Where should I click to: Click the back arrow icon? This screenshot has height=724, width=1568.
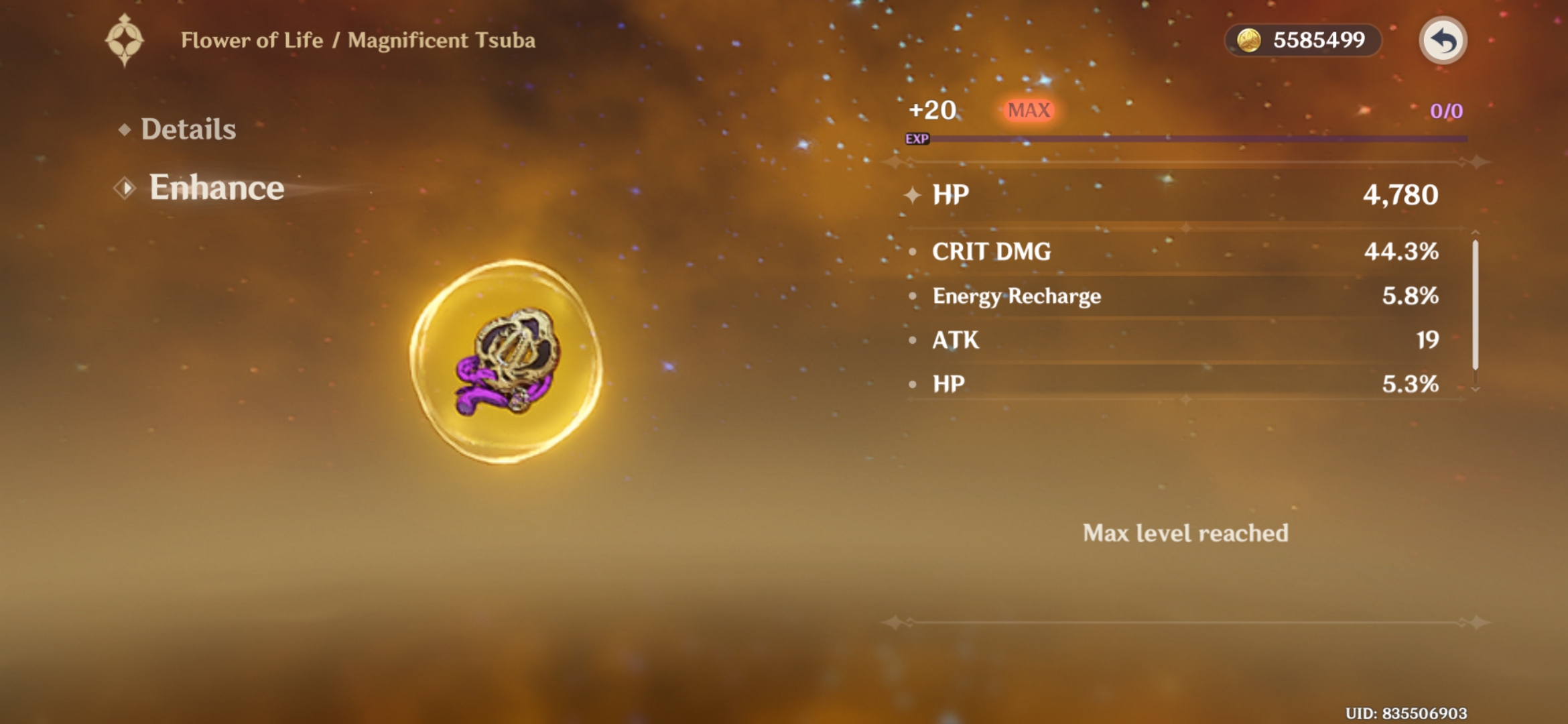[x=1441, y=40]
